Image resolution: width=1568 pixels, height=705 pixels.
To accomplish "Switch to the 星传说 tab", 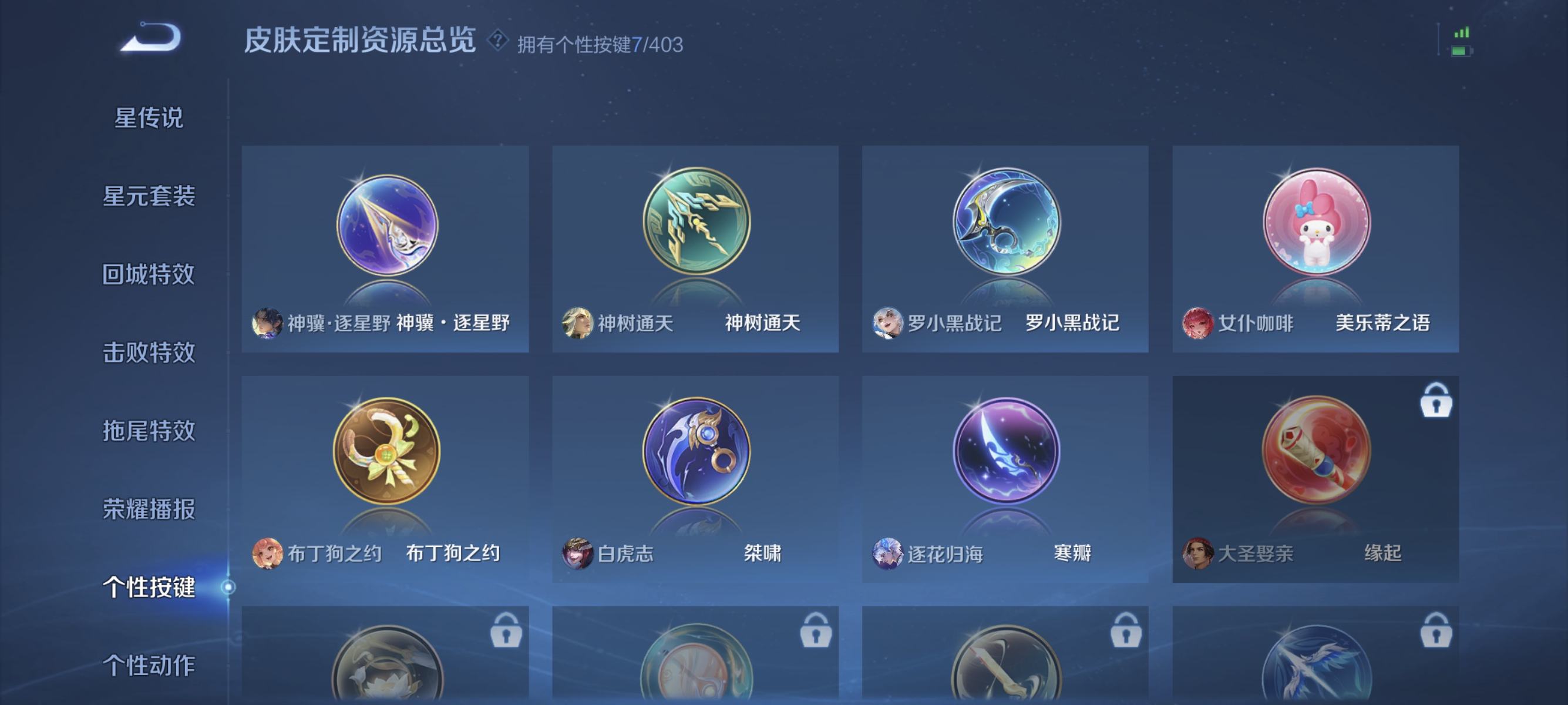I will pos(148,119).
